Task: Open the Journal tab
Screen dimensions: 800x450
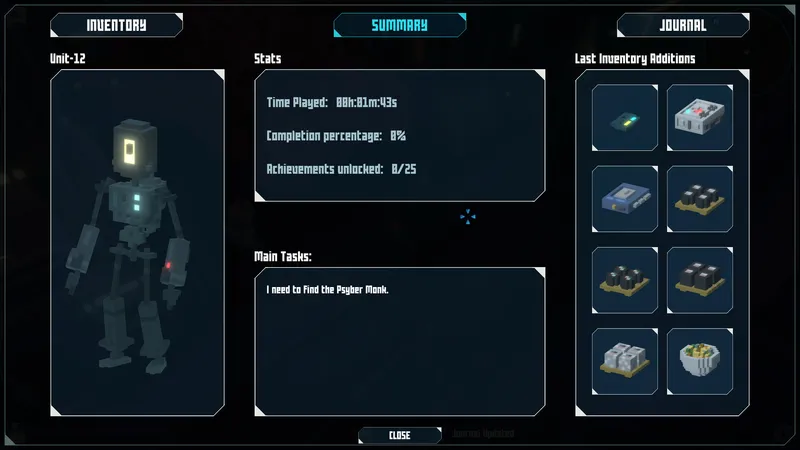Action: (x=683, y=25)
